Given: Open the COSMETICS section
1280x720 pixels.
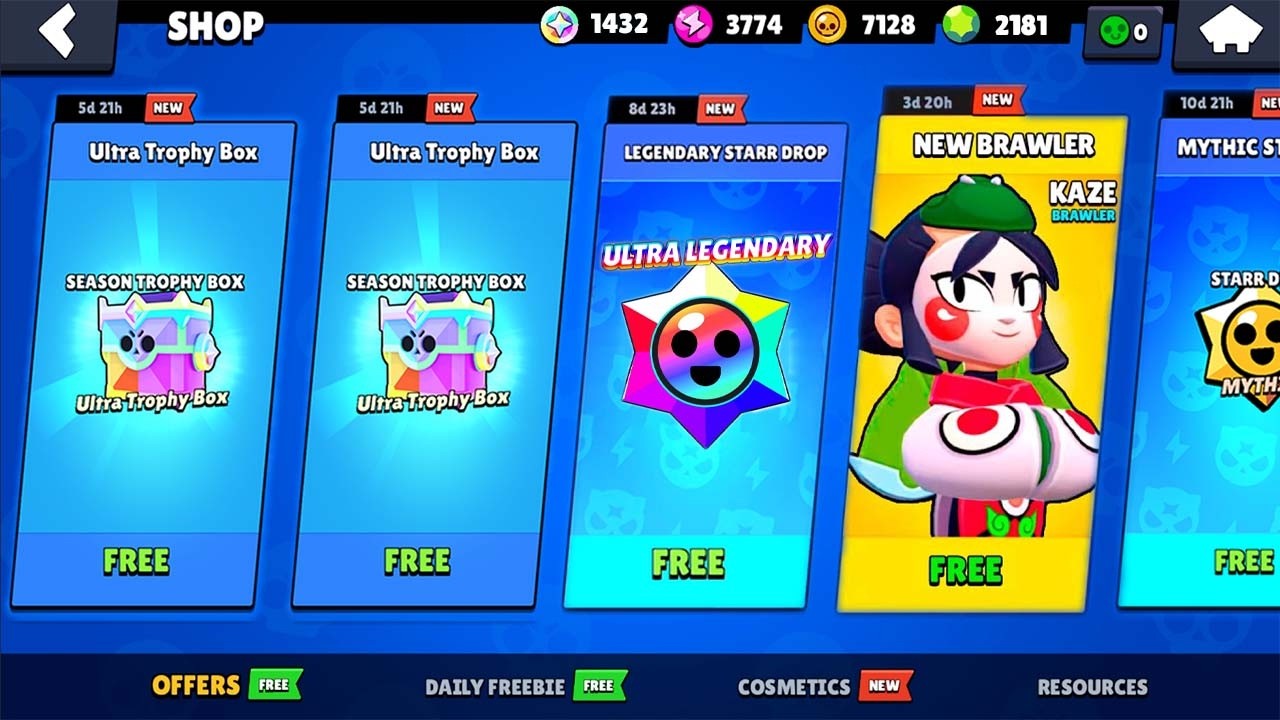Looking at the screenshot, I should click(x=793, y=687).
